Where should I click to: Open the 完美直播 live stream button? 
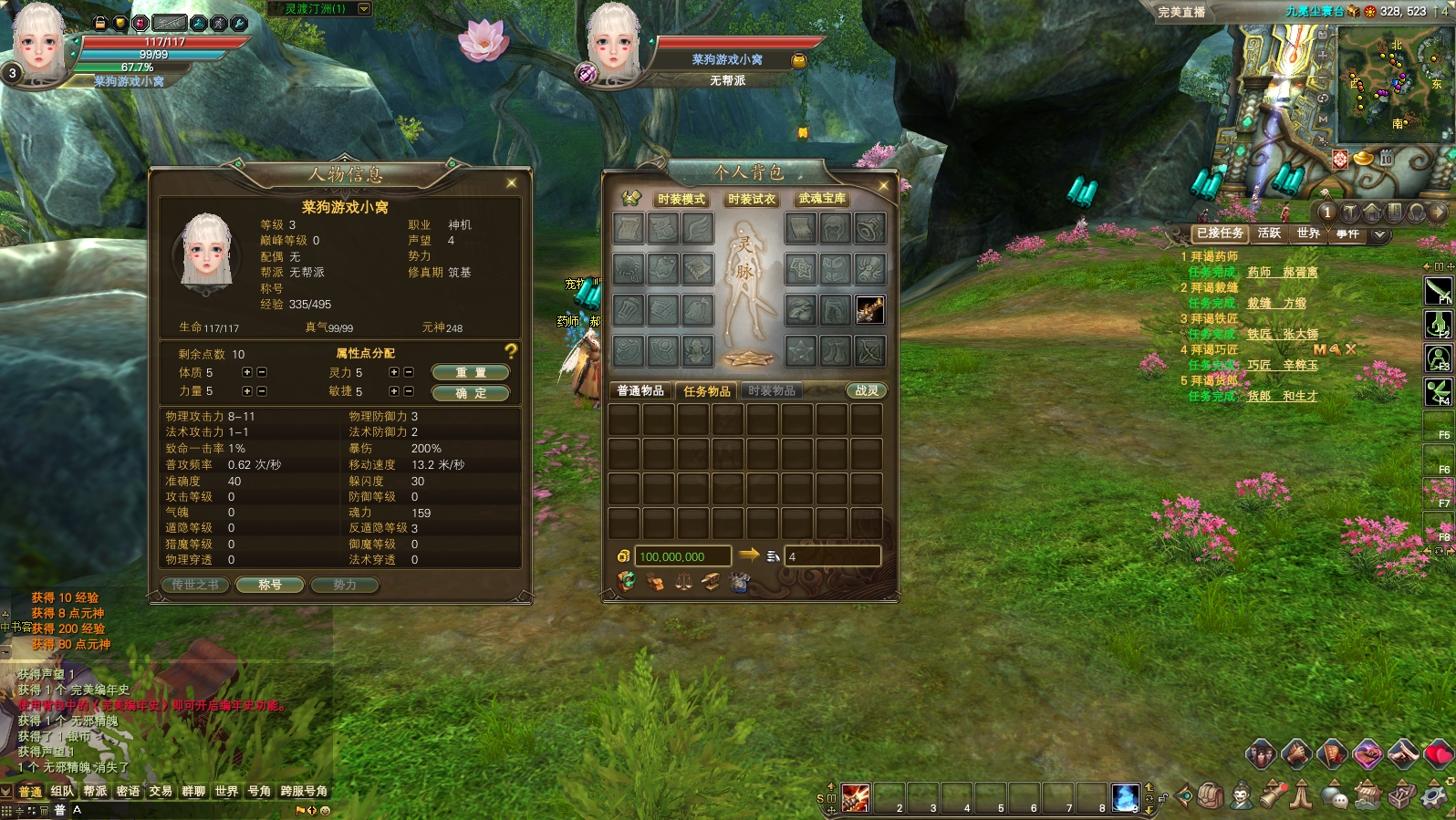click(x=1181, y=12)
